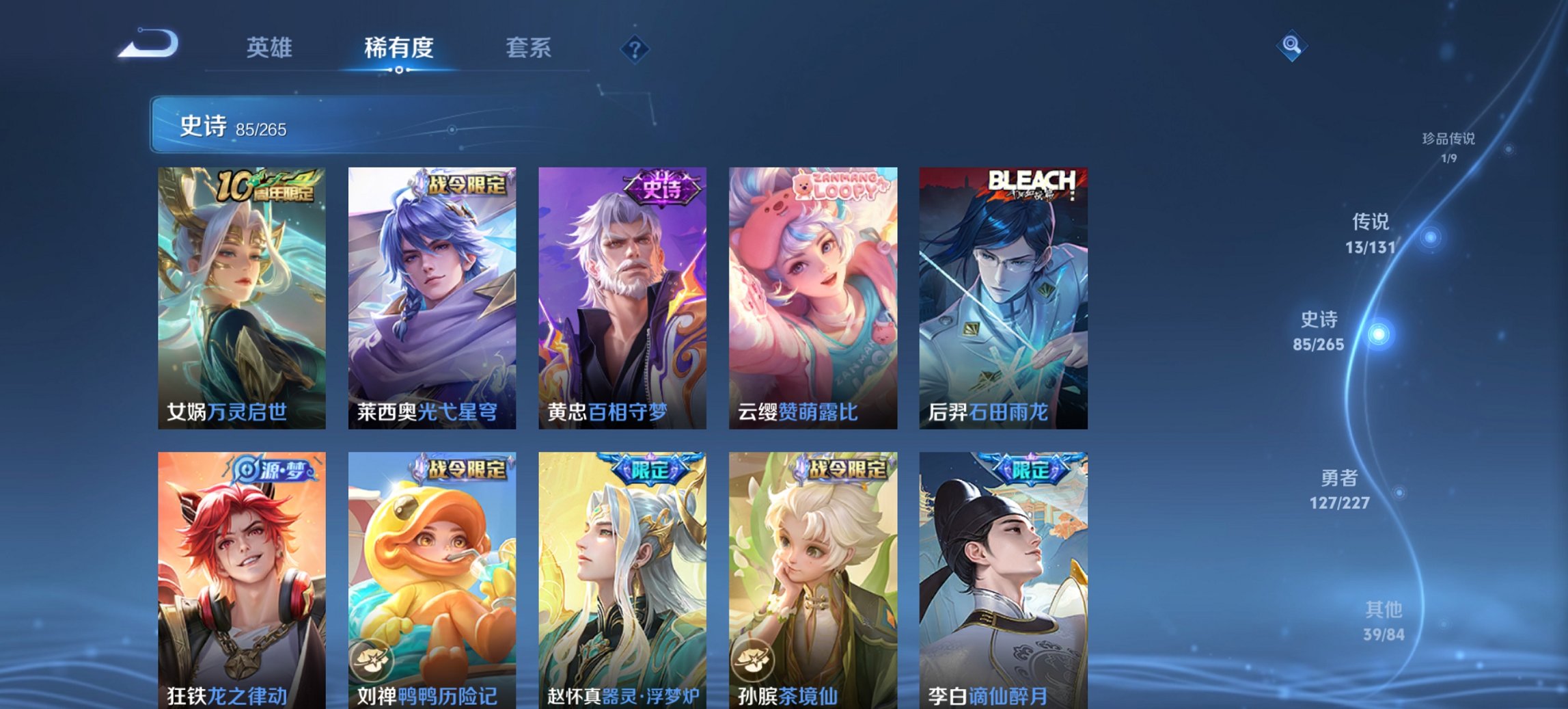Switch to the 套系 tab
Image resolution: width=1568 pixels, height=709 pixels.
click(528, 48)
